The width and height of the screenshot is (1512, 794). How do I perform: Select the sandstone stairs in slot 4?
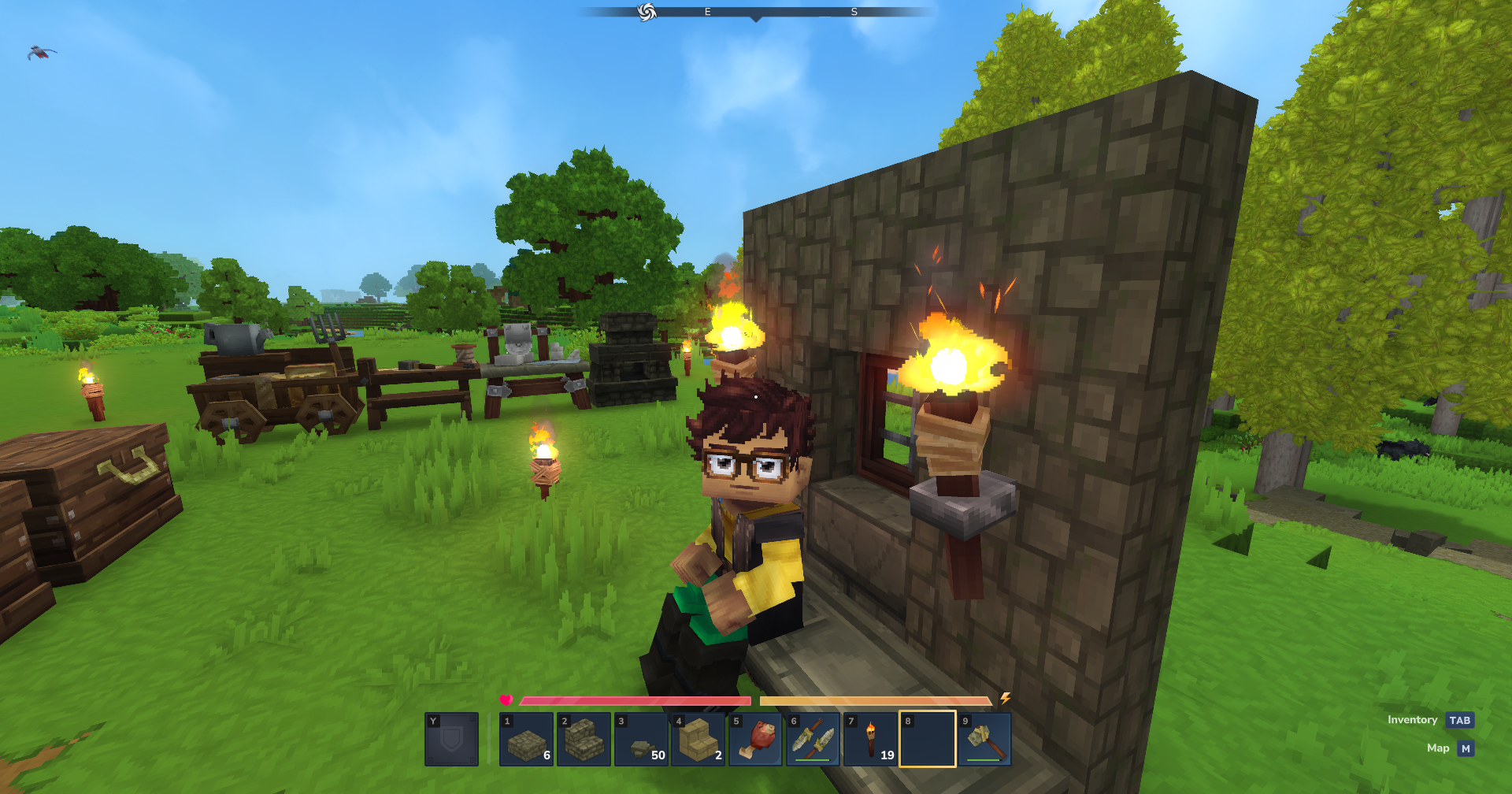[x=697, y=740]
